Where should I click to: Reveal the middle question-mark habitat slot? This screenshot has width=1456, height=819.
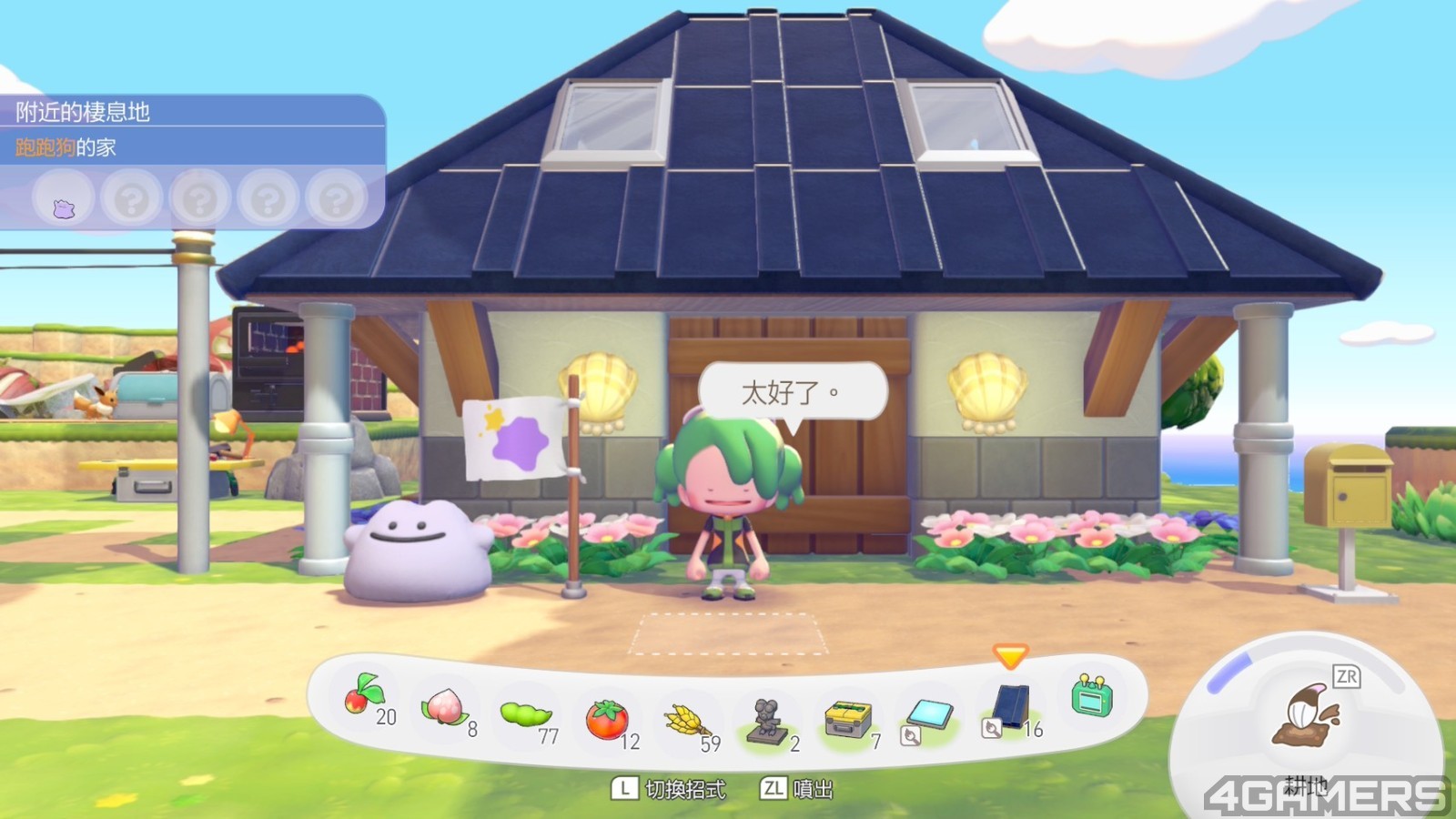tap(197, 199)
